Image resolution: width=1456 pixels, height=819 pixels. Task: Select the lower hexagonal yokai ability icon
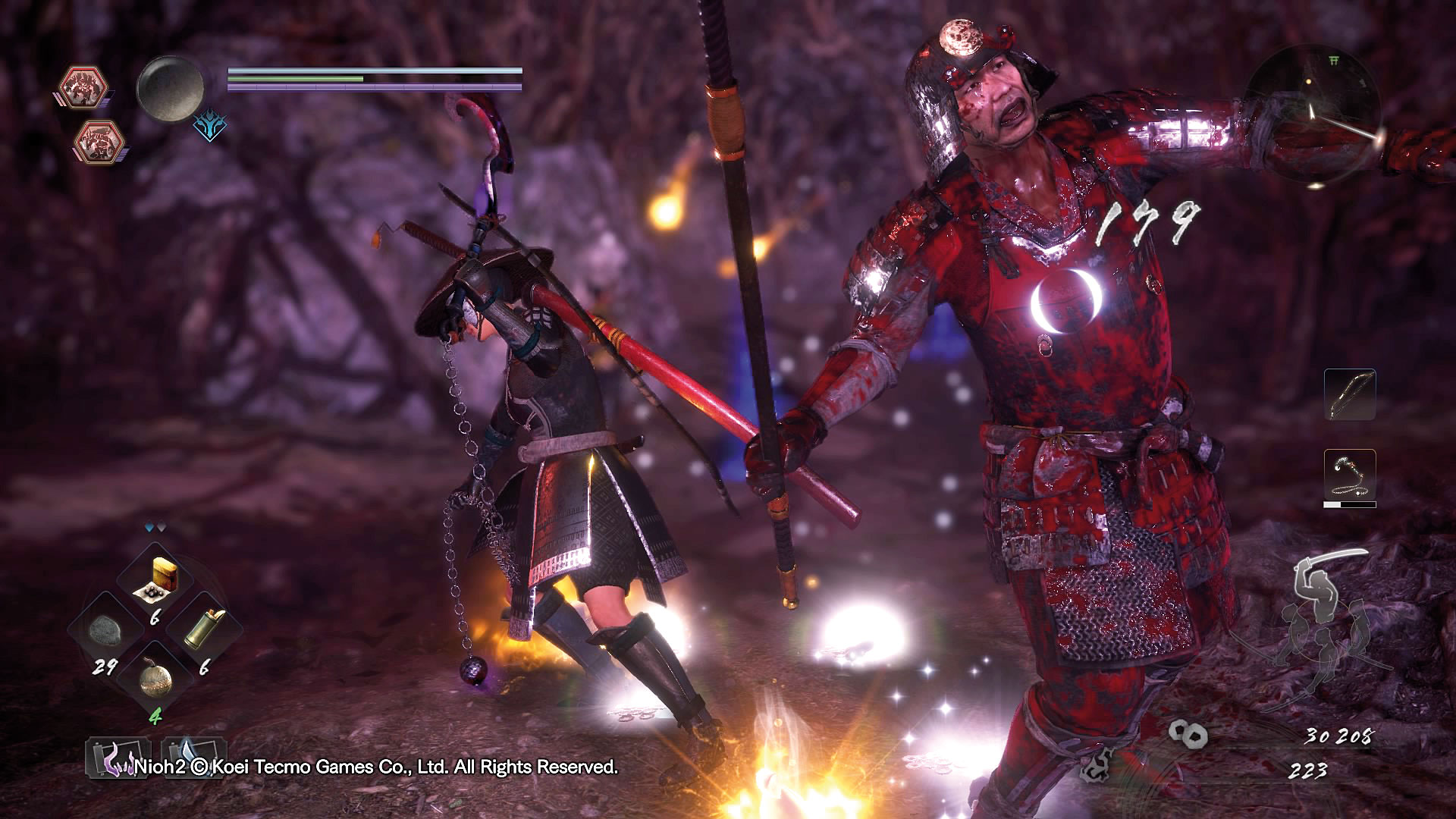coord(100,141)
